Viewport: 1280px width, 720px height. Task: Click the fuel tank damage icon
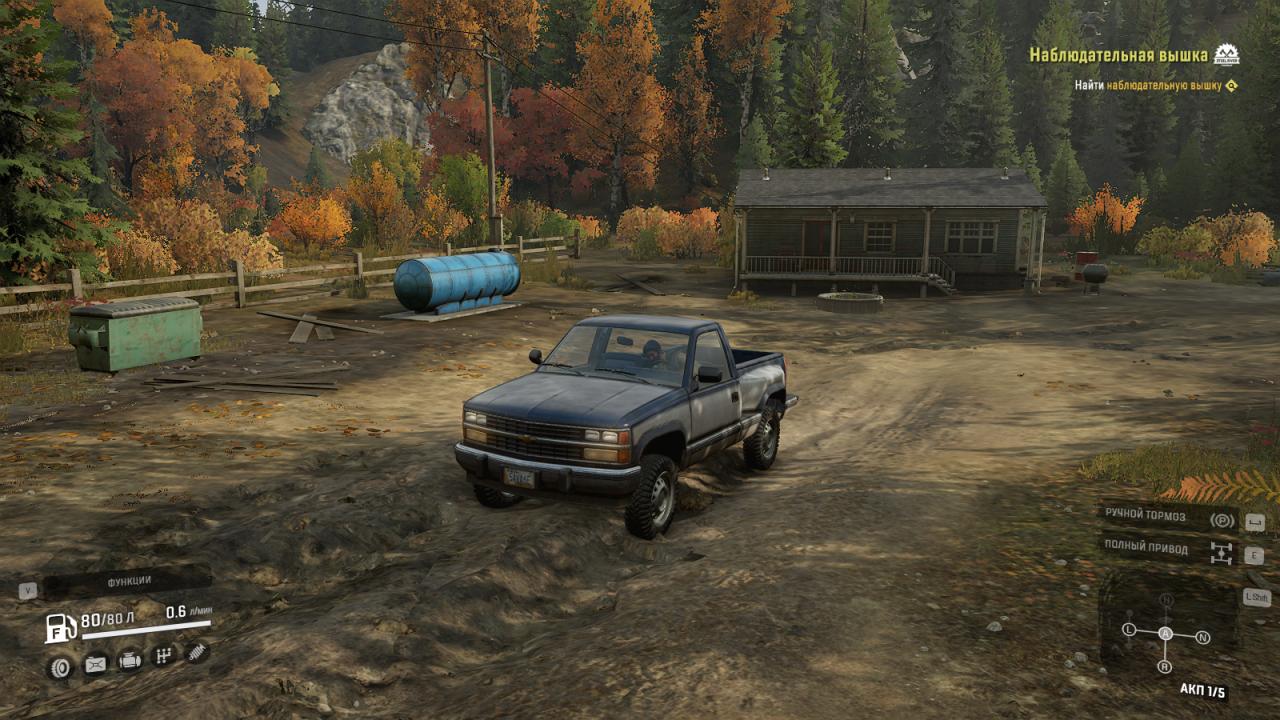(x=95, y=663)
